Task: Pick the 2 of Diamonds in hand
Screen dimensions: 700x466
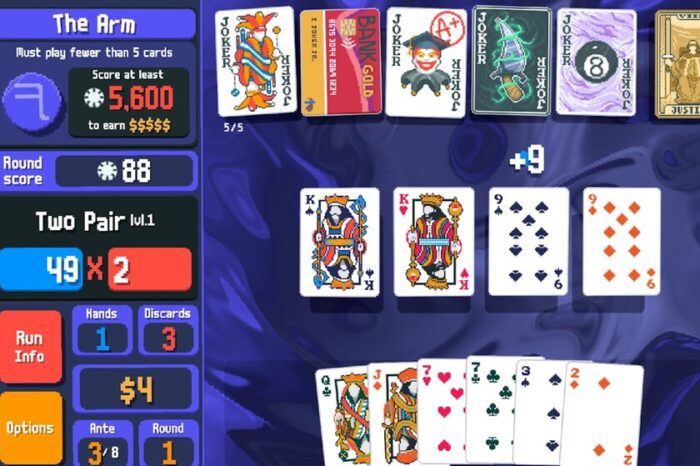Action: pos(602,415)
